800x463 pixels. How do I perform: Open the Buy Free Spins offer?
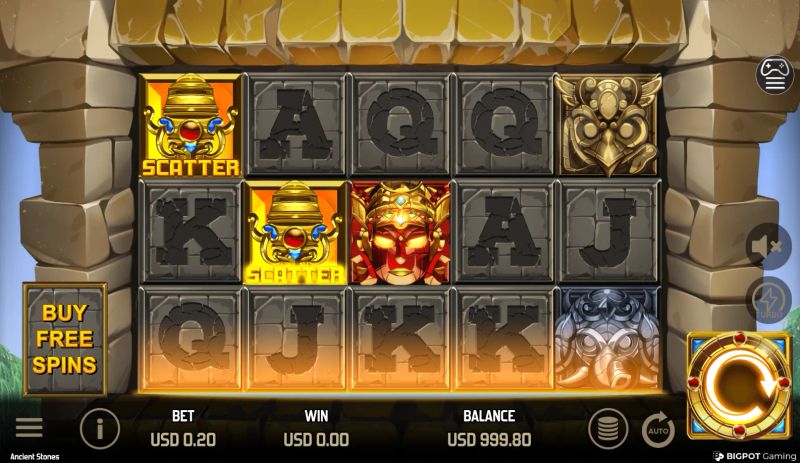coord(66,340)
